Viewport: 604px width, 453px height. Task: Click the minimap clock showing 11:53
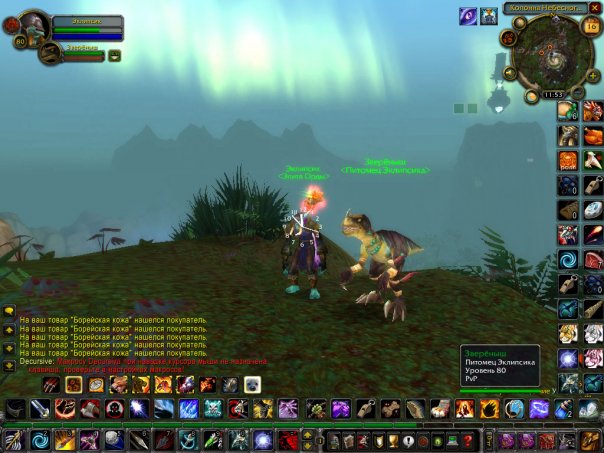tap(553, 95)
